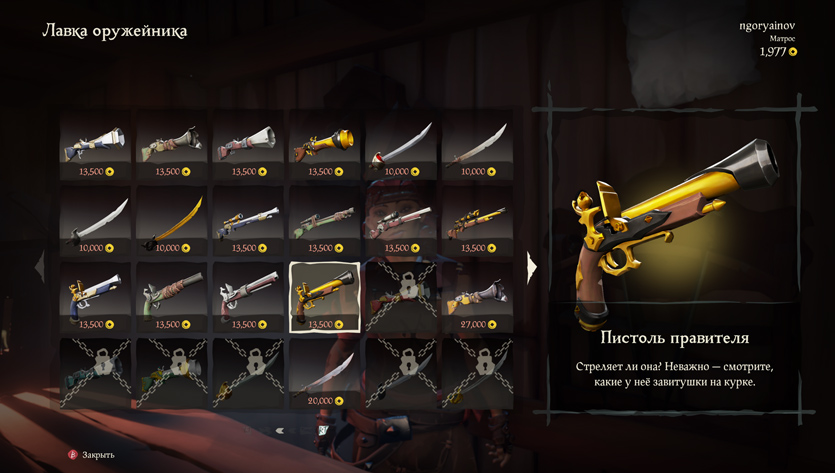835x473 pixels.
Task: Choose the green blunderbuss with rope wrap
Action: (x=172, y=146)
